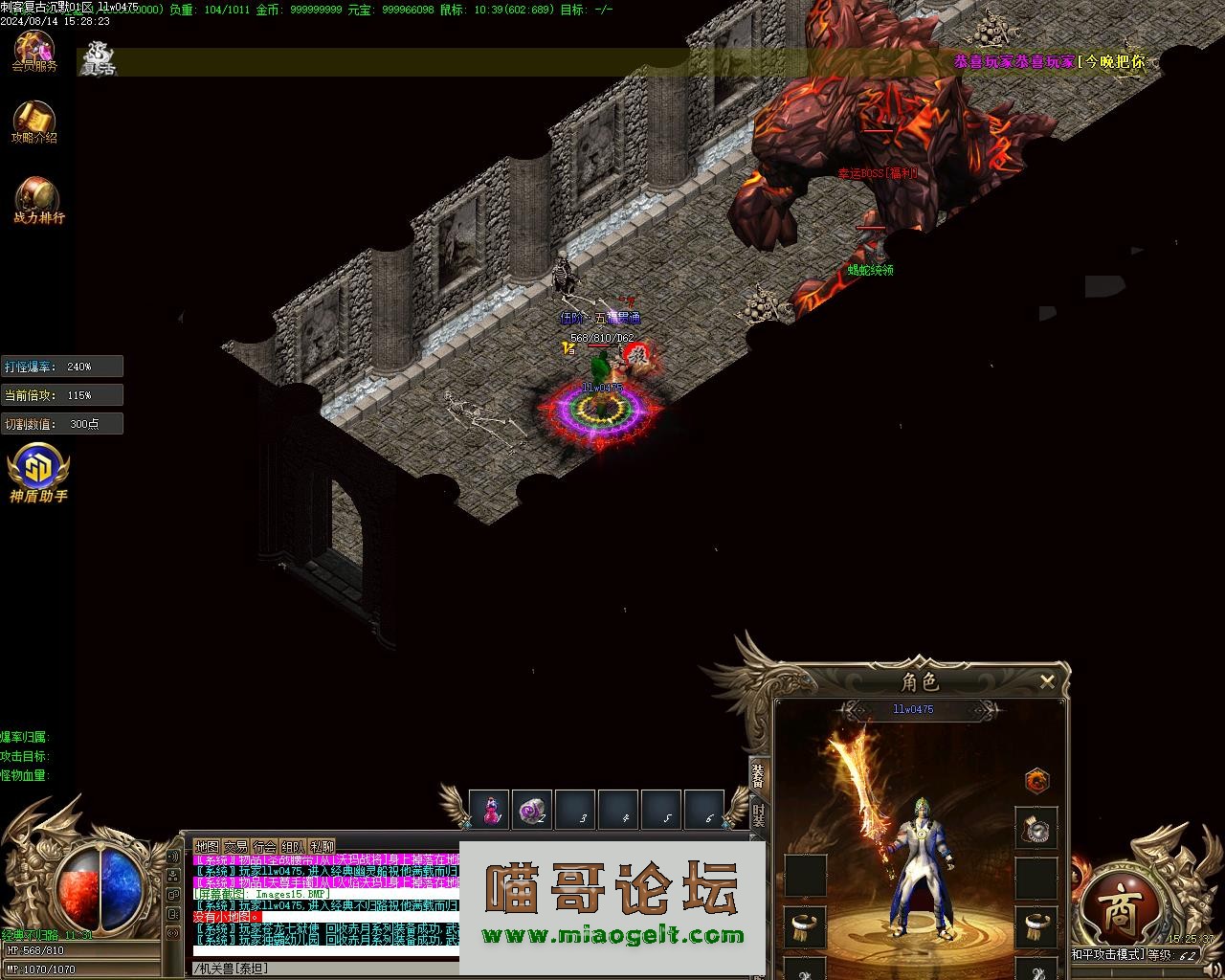1225x980 pixels.
Task: Use the purple swirl stone in slot 2
Action: pos(532,810)
